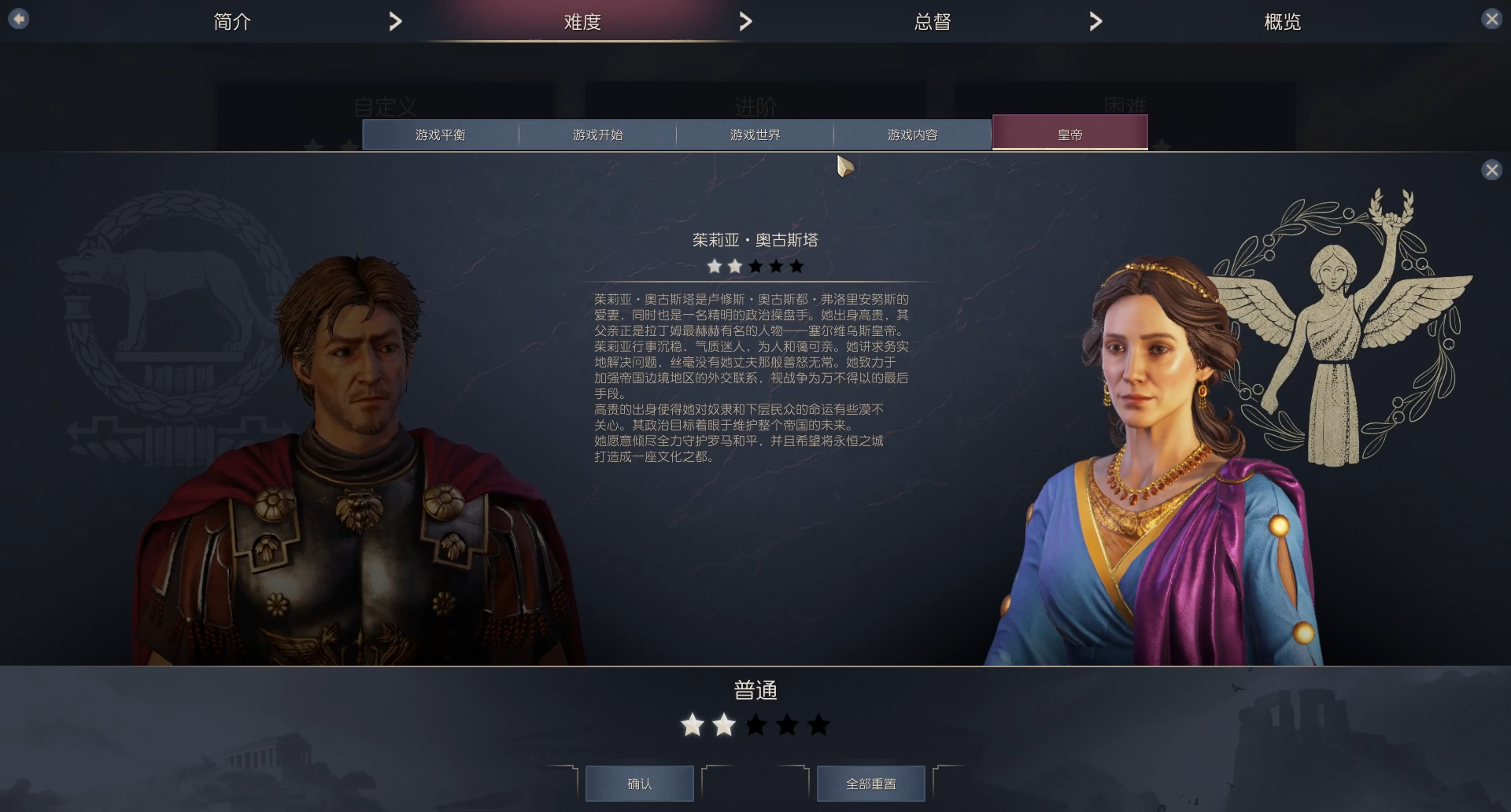Click the fifth star in the bottom rating row

tap(819, 725)
